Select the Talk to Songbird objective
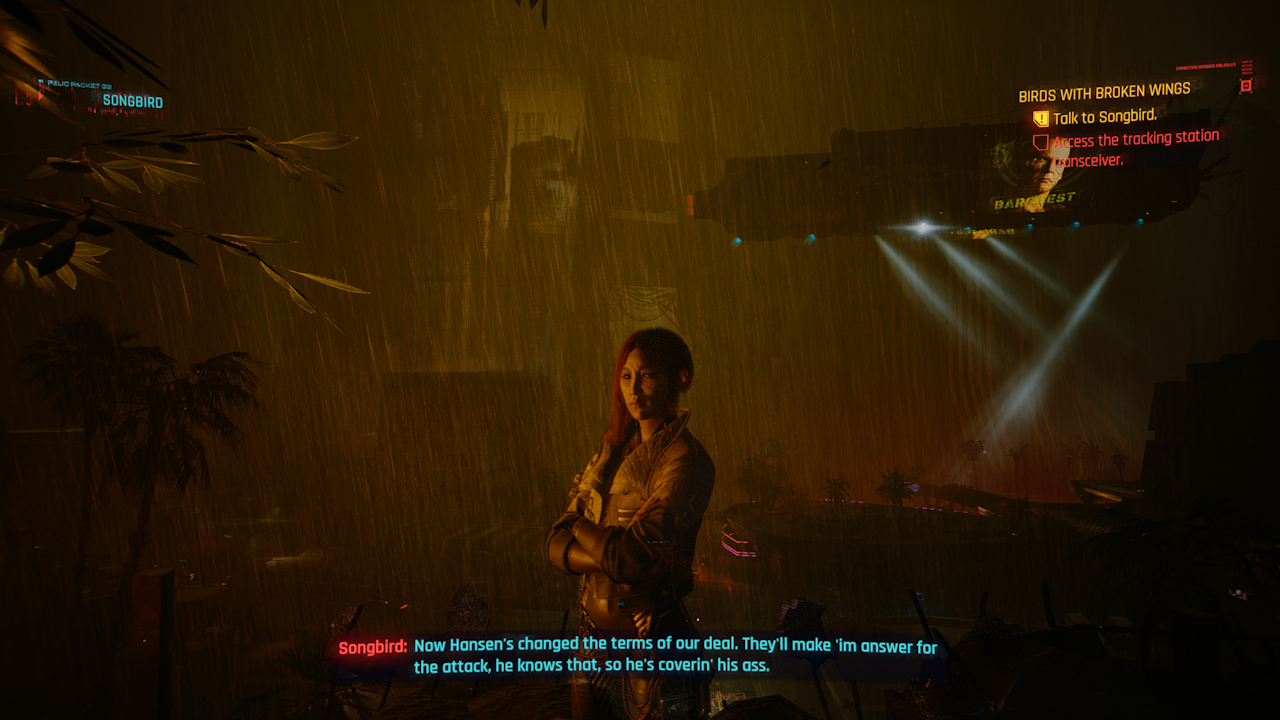1280x720 pixels. pyautogui.click(x=1105, y=118)
